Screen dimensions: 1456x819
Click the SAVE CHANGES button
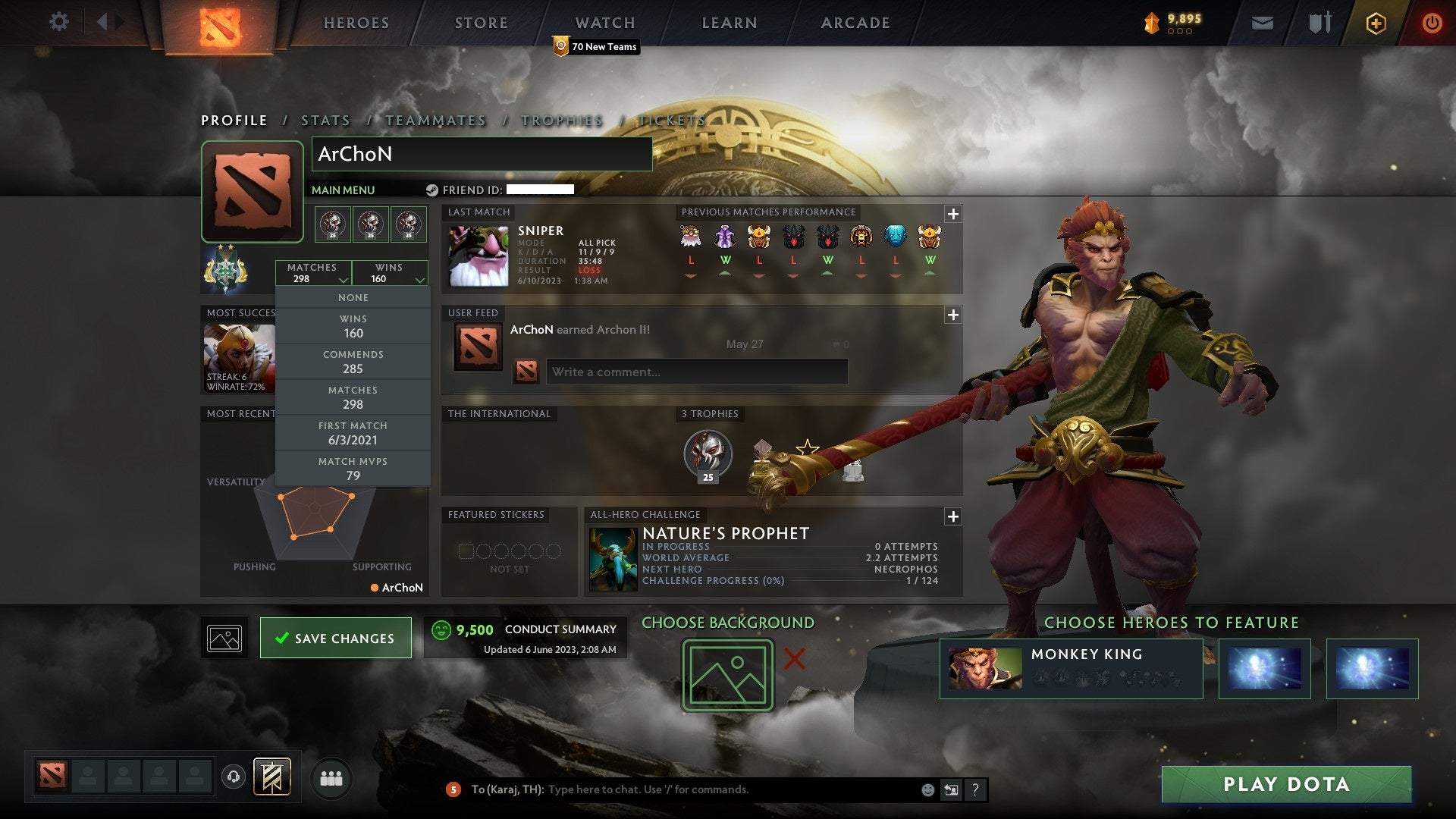335,638
